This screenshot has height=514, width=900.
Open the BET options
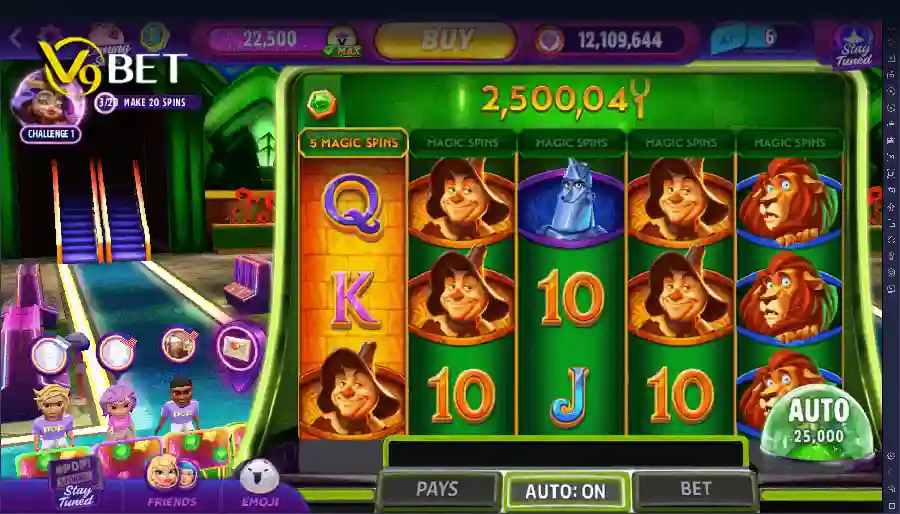click(696, 489)
